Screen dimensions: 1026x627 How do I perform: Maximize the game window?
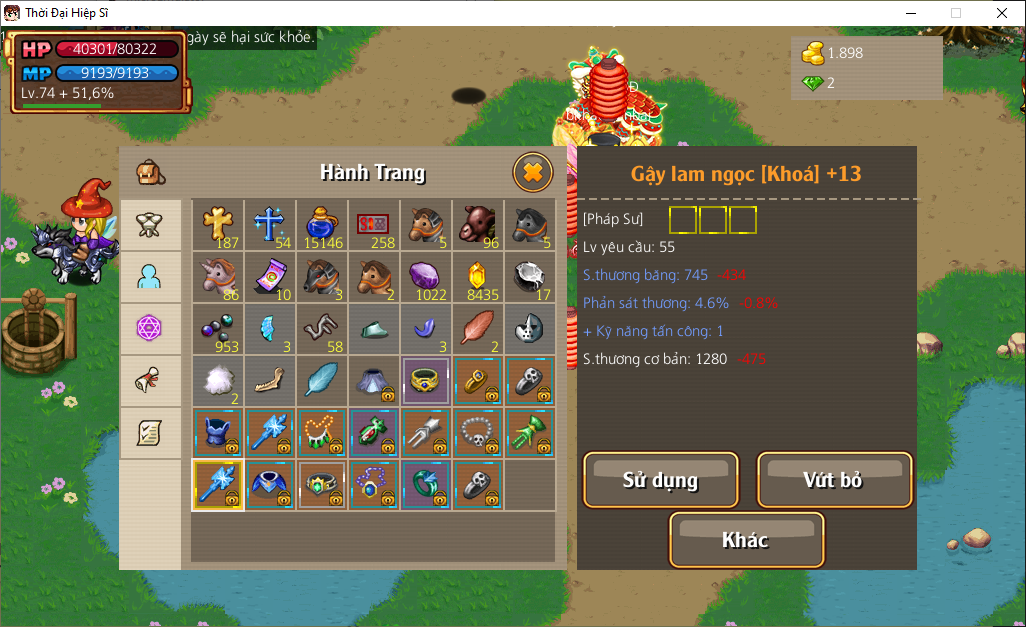coord(956,13)
